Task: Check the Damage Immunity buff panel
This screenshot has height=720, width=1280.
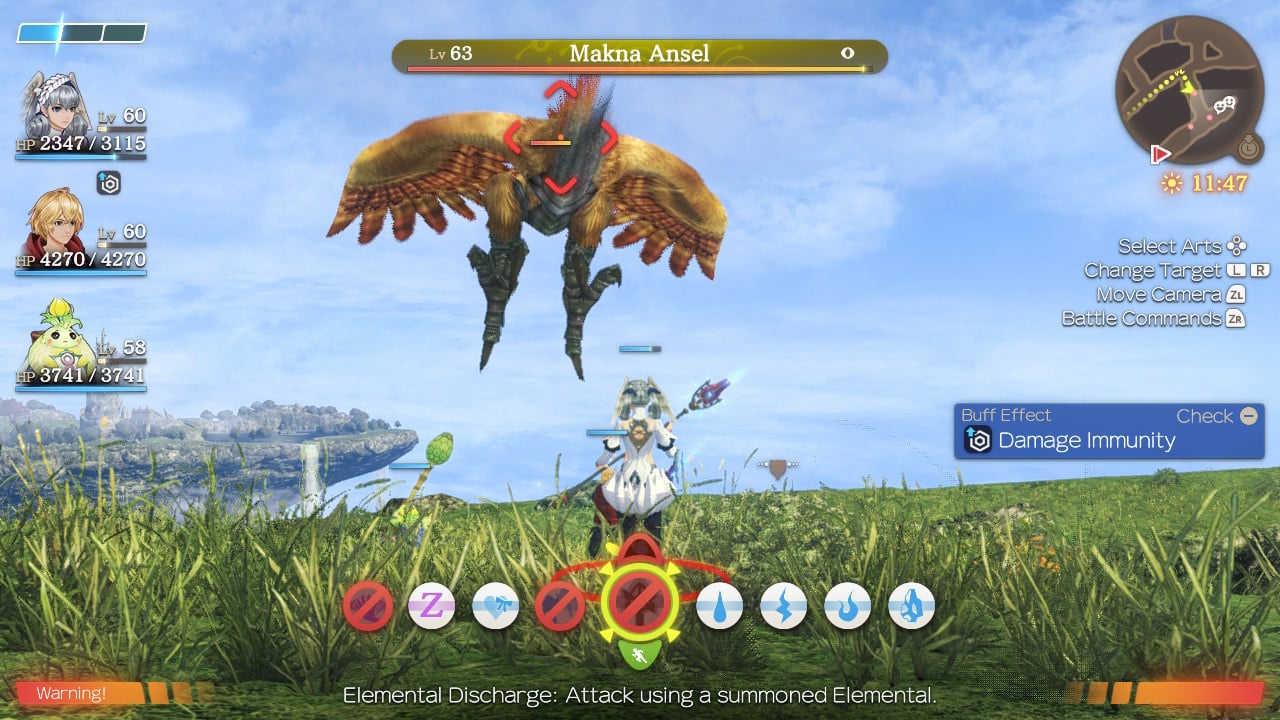Action: pos(1108,431)
